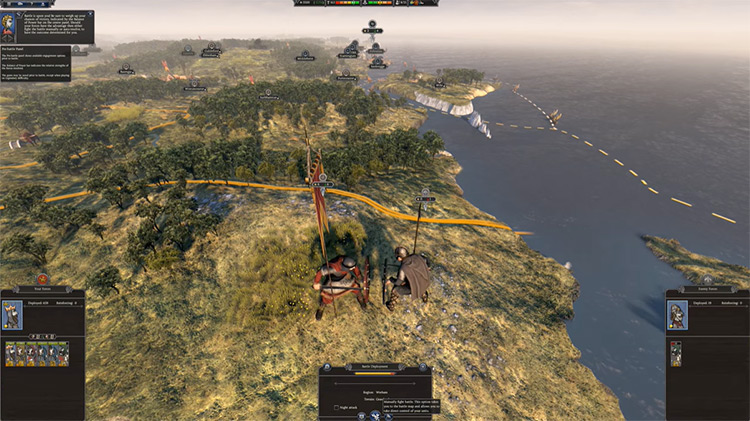Image resolution: width=750 pixels, height=421 pixels.
Task: Select the last unit card in your army
Action: coord(66,354)
